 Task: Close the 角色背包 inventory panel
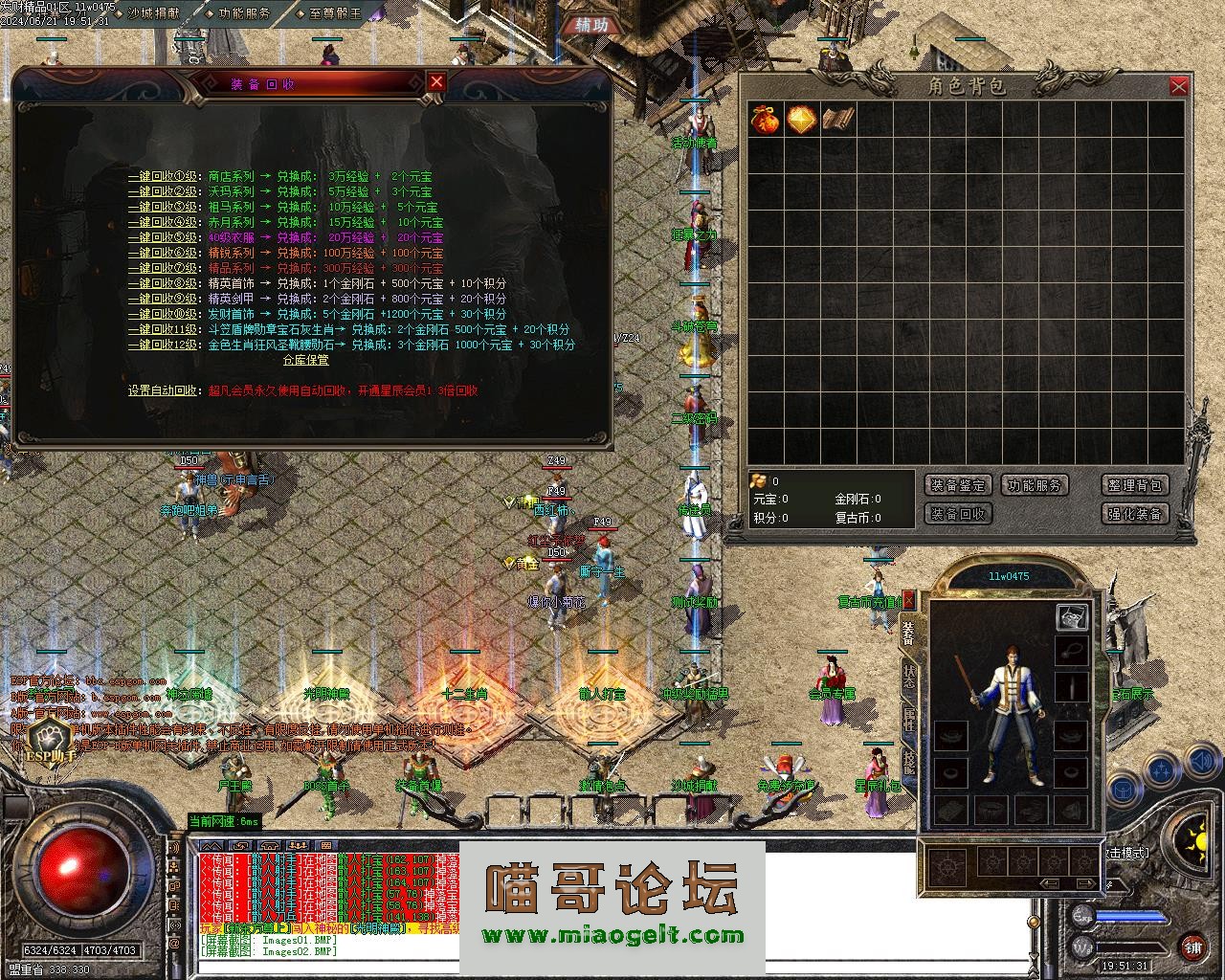1178,87
